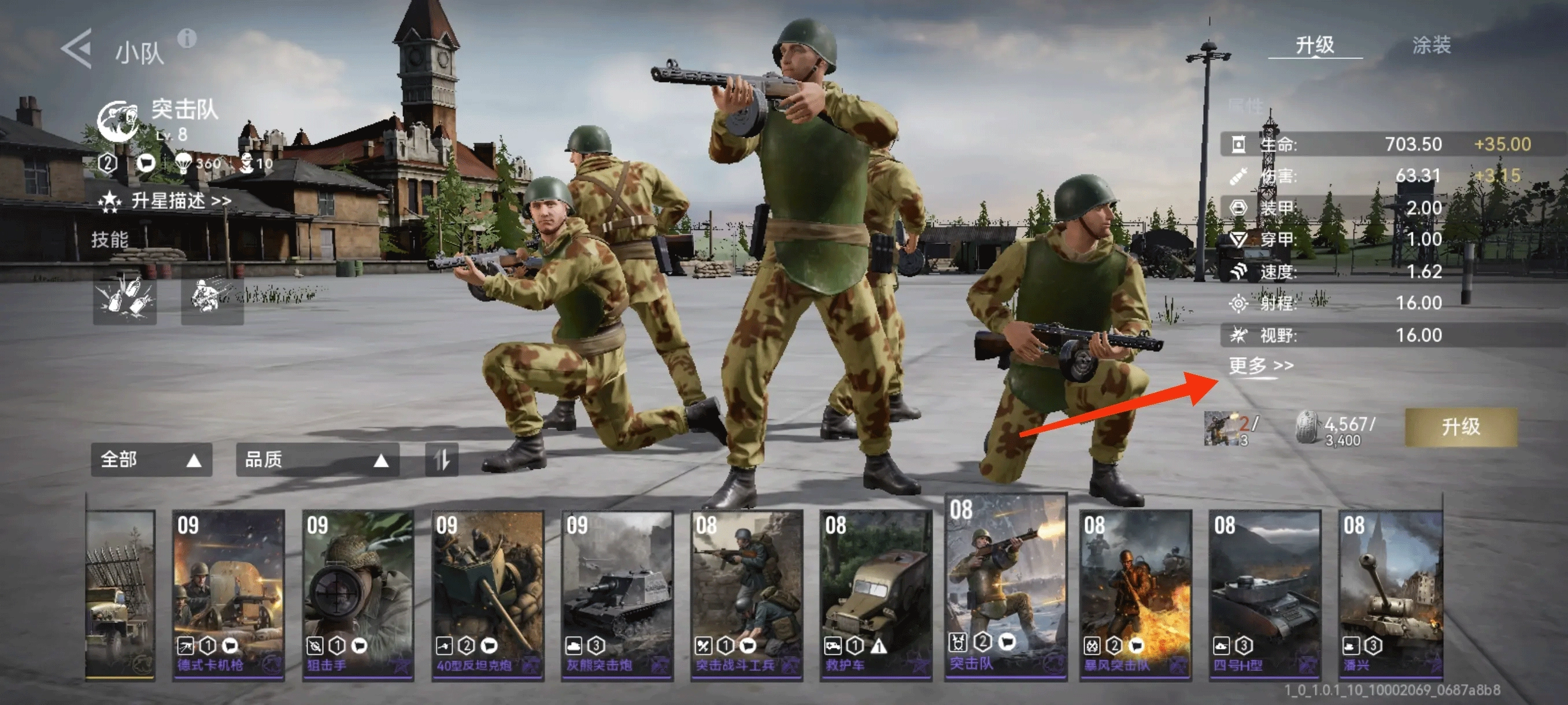Switch to the 涂装 tab
The image size is (1568, 705).
(x=1431, y=45)
